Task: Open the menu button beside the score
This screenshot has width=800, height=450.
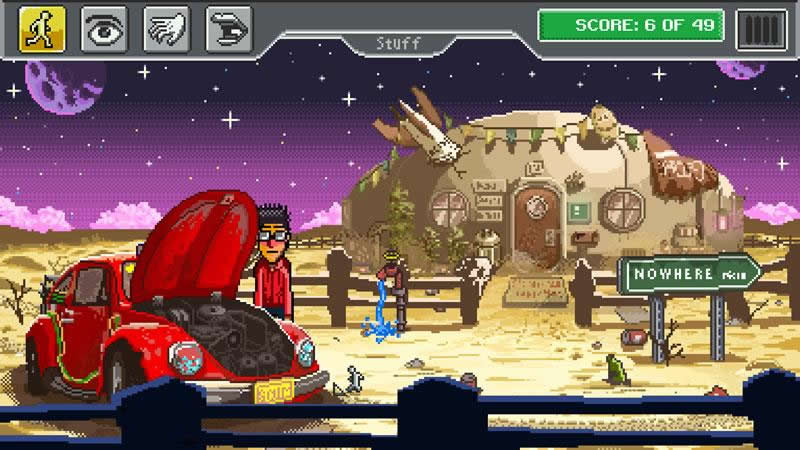Action: click(761, 28)
